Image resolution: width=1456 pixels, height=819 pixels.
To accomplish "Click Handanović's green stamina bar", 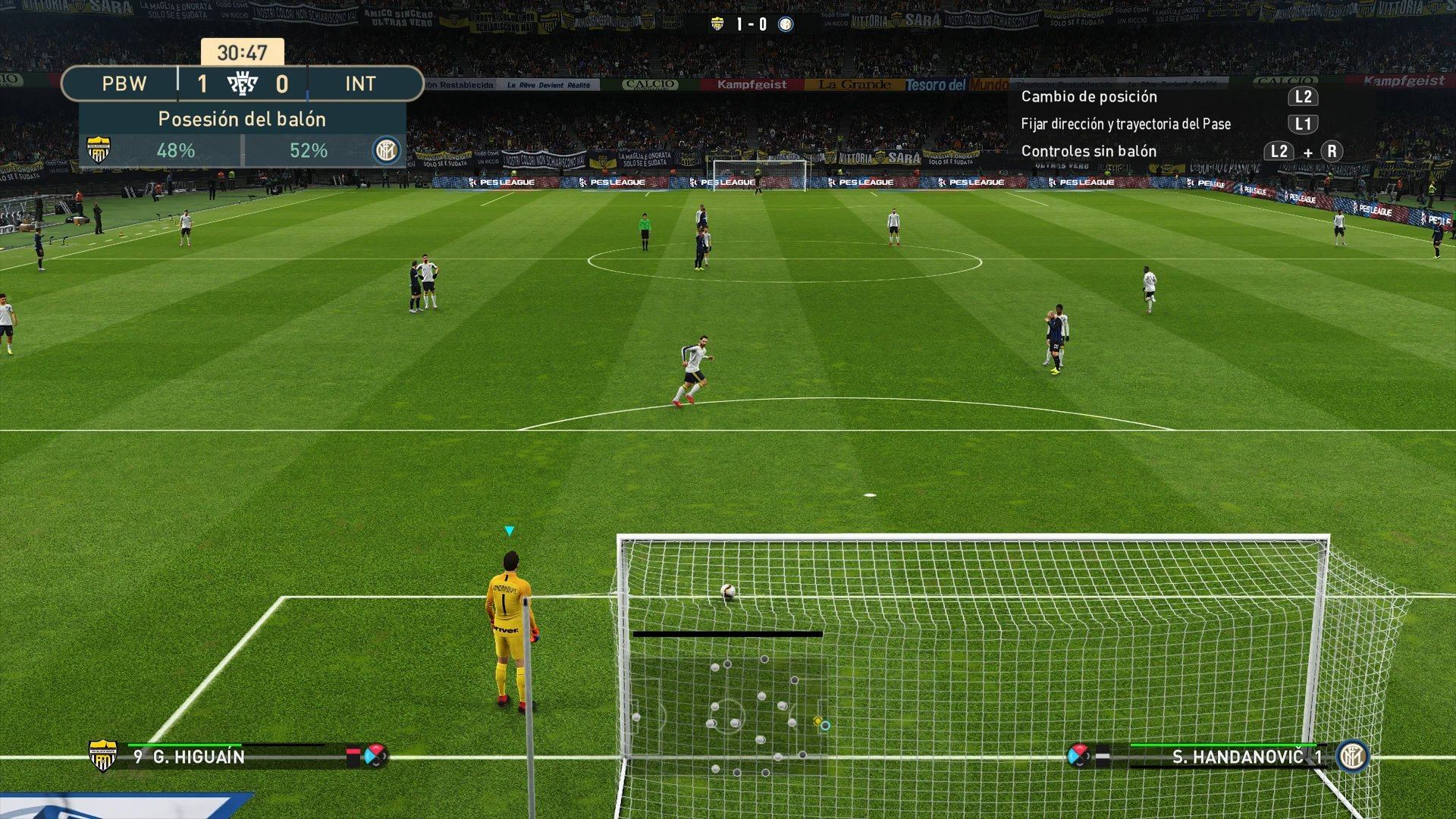I will (x=1213, y=745).
